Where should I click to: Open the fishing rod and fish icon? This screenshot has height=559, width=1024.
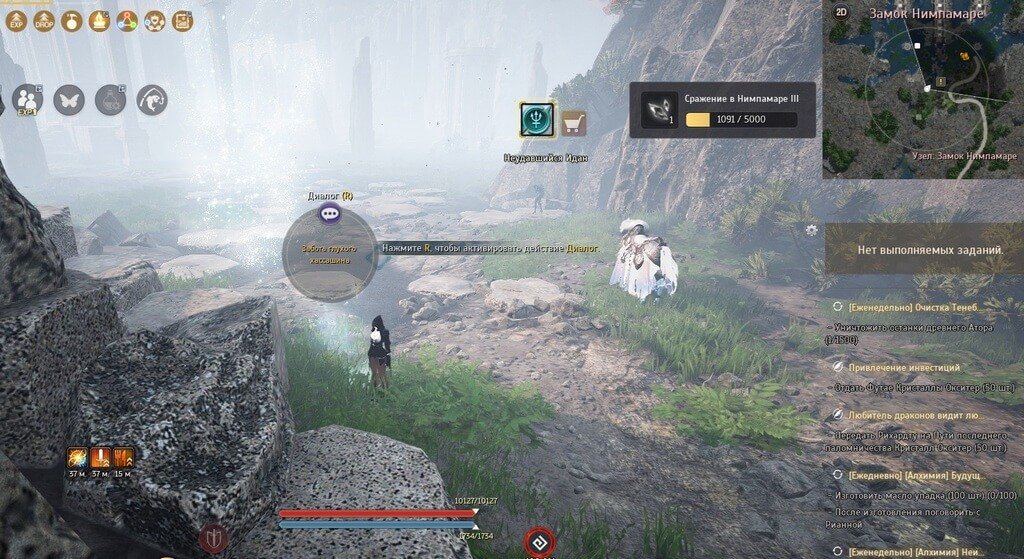coord(152,100)
